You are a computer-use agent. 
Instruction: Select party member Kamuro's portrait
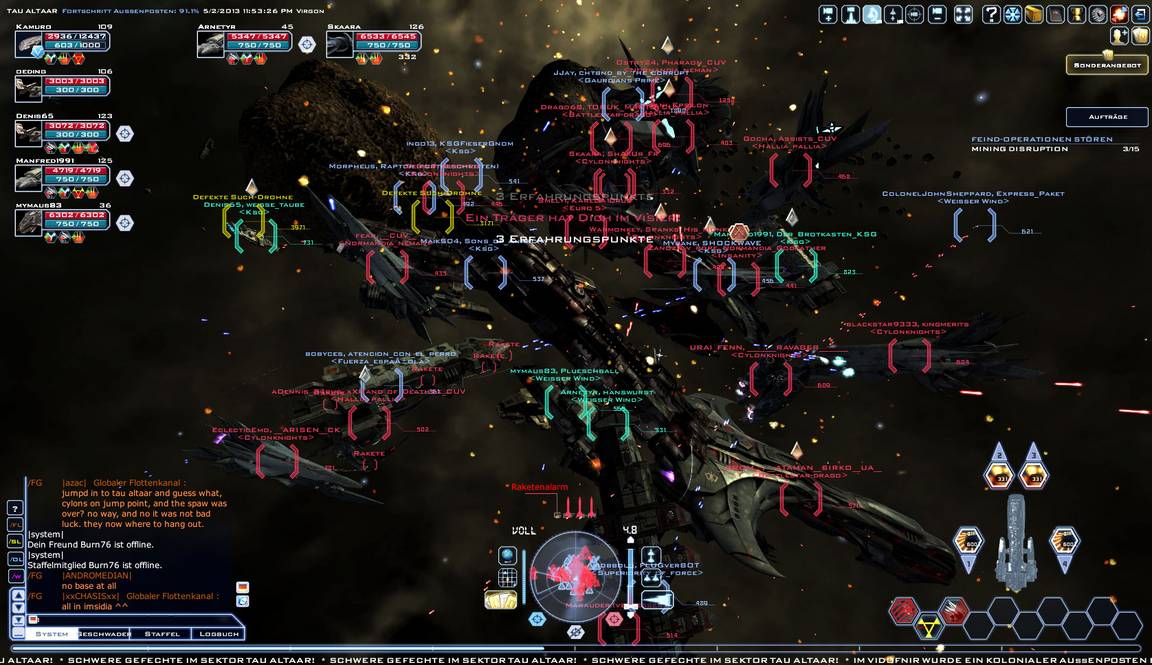[29, 44]
